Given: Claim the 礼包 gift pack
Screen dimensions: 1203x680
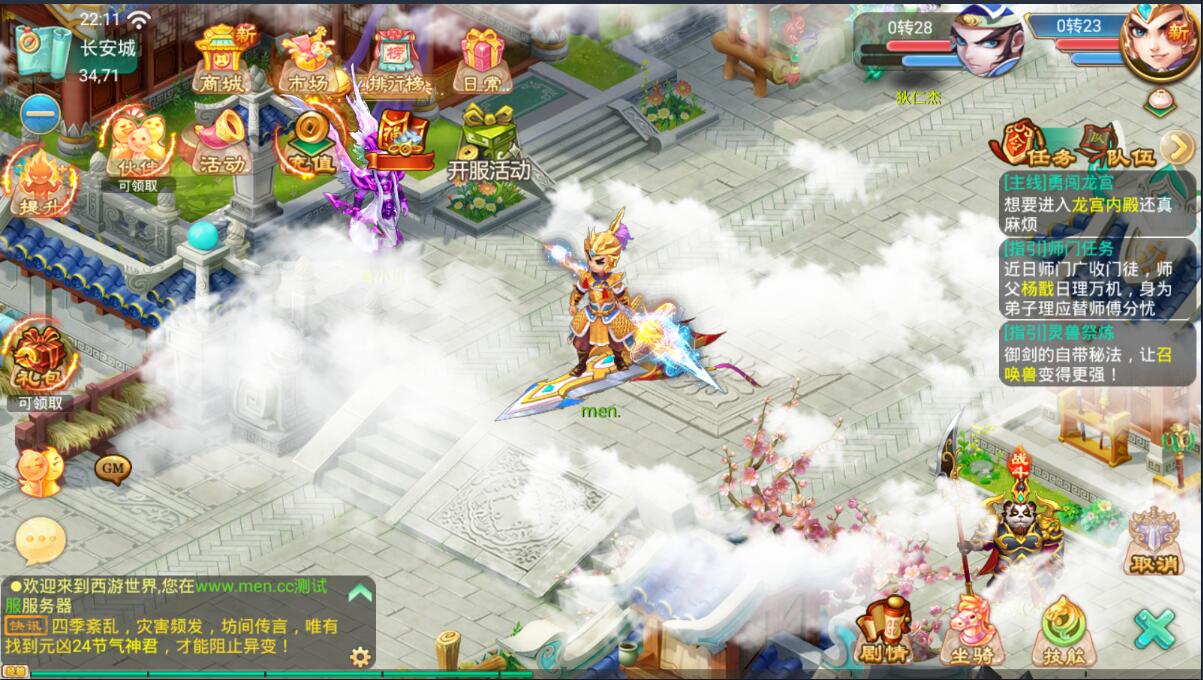Looking at the screenshot, I should point(40,362).
